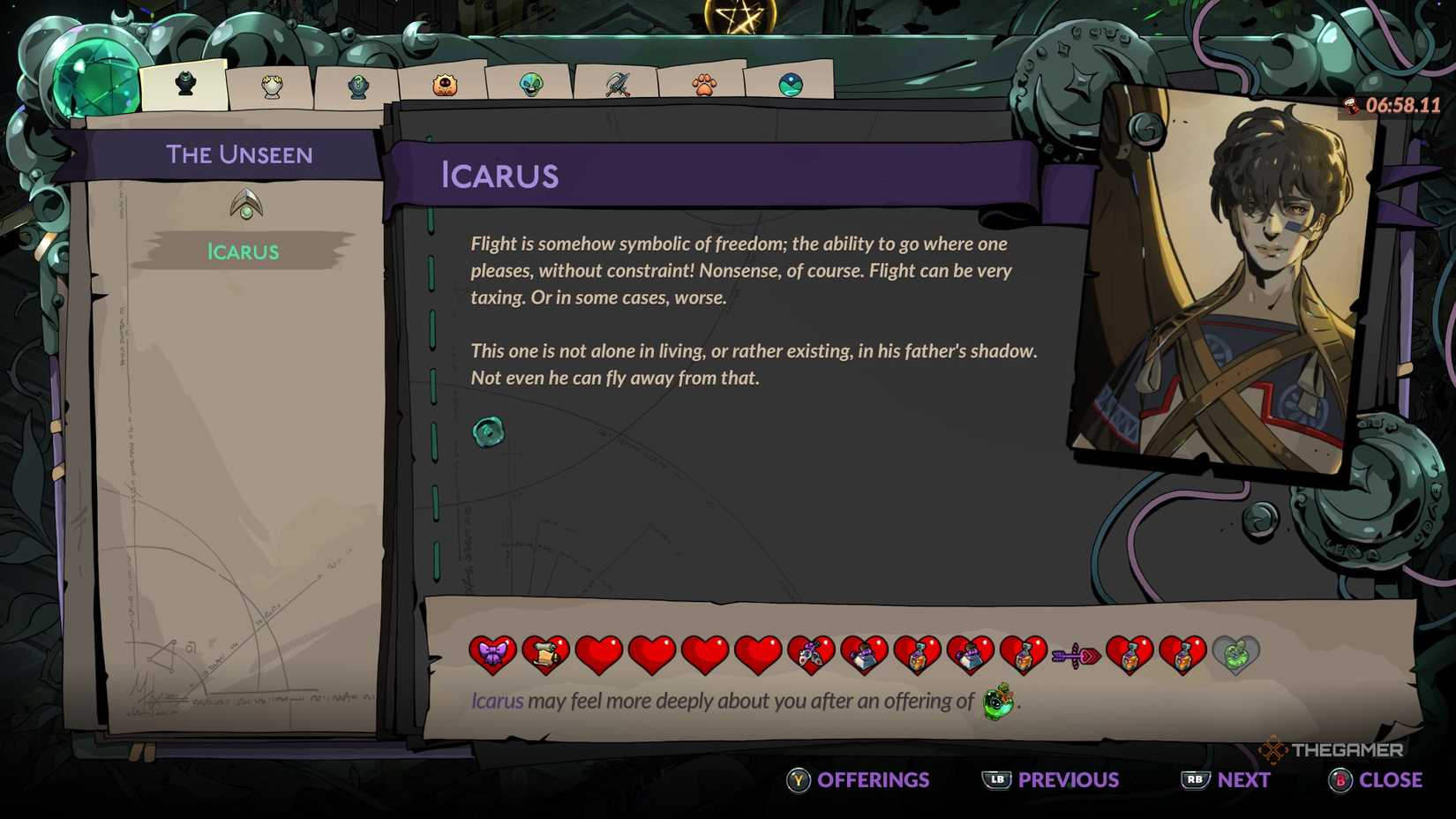Select the grey locked heart with green bottle
Screen dimensions: 1456x819
1235,655
